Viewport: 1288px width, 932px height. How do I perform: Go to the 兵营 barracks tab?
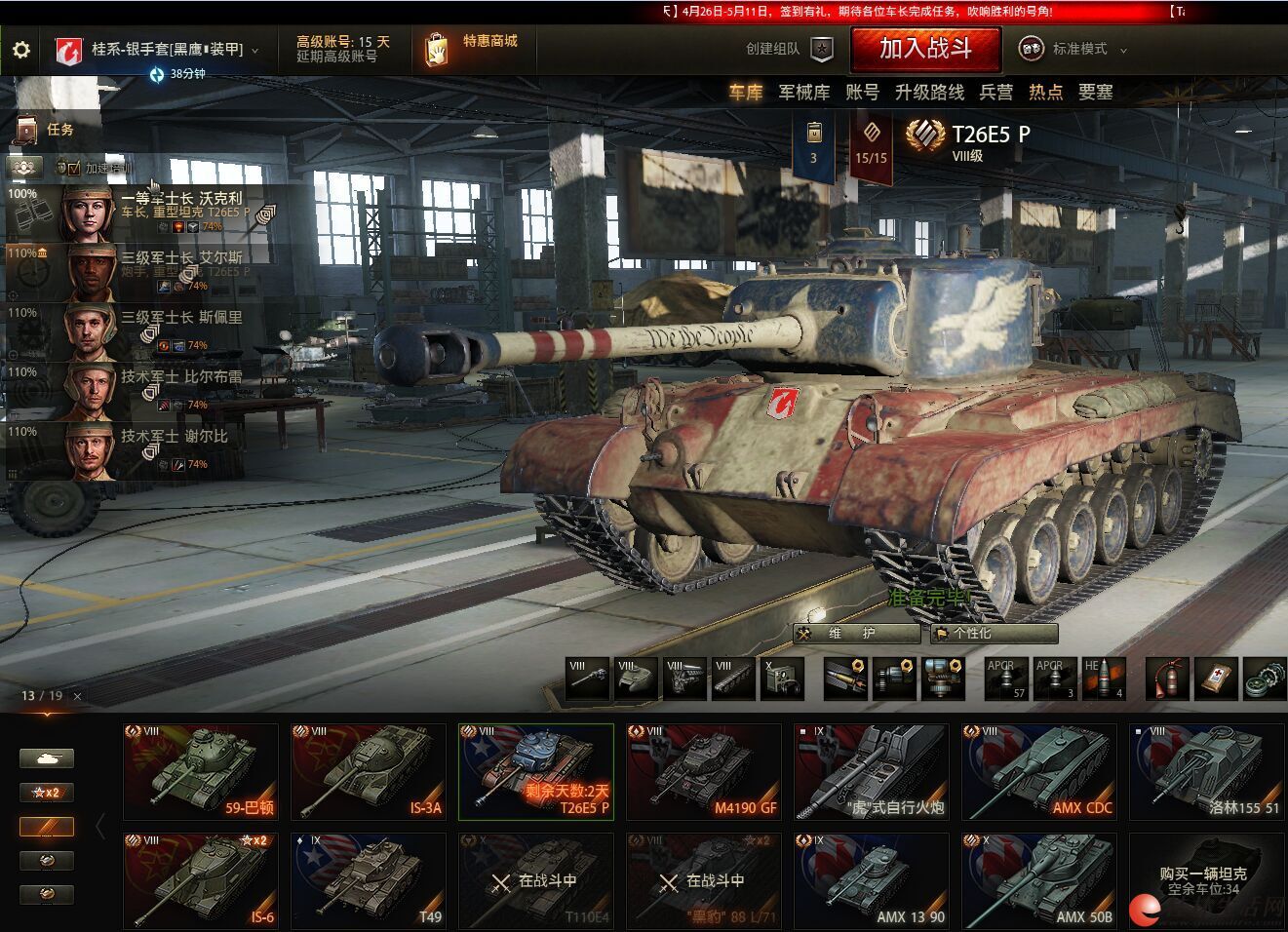click(x=995, y=93)
